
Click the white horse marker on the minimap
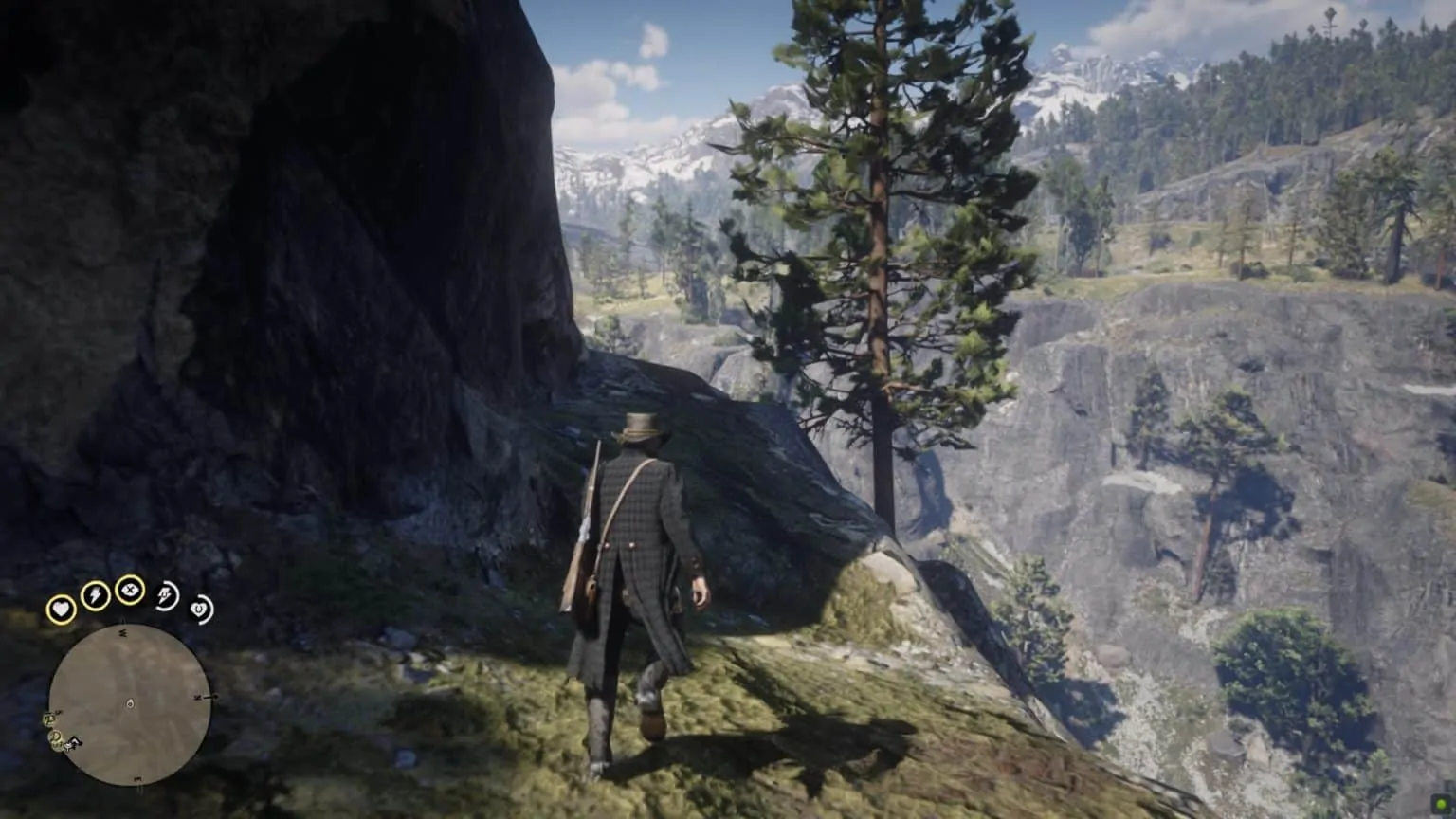point(72,745)
